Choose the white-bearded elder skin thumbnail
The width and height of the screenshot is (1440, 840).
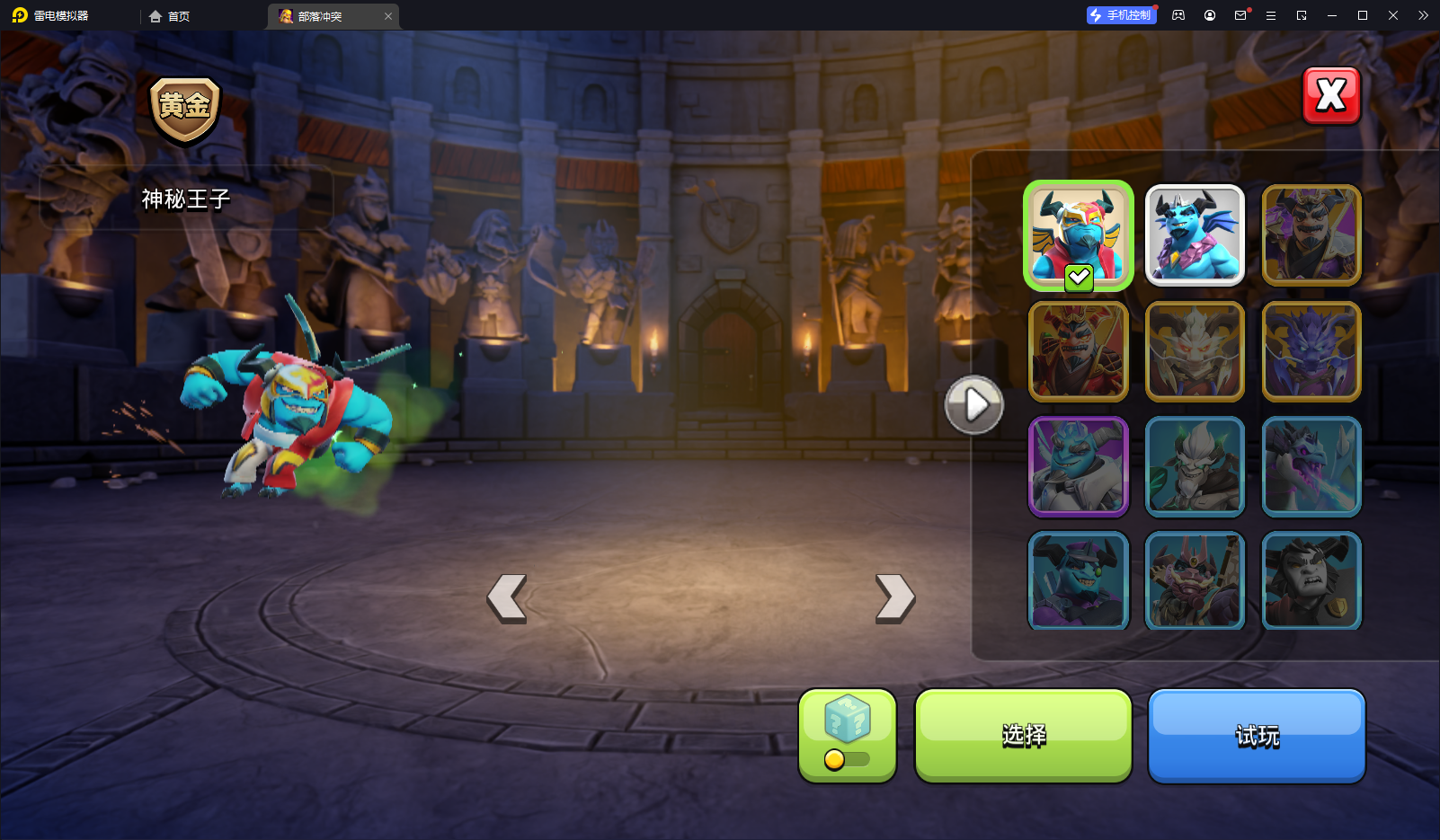coord(1195,466)
